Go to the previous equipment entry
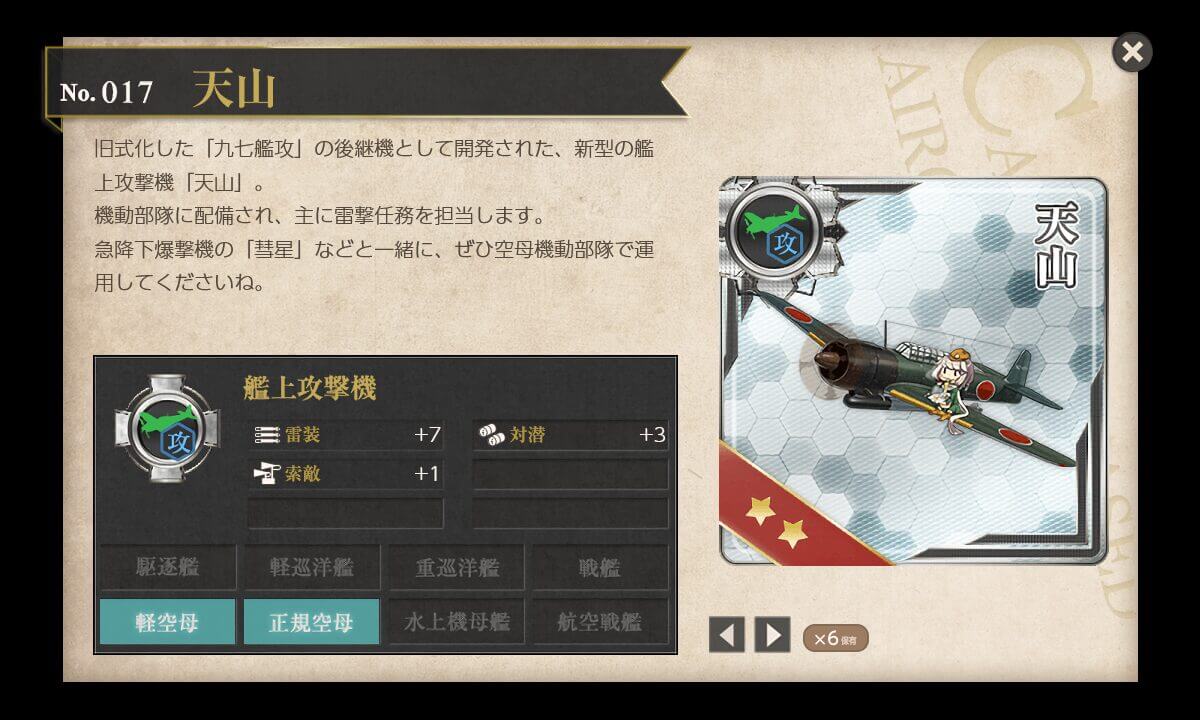 tap(727, 635)
